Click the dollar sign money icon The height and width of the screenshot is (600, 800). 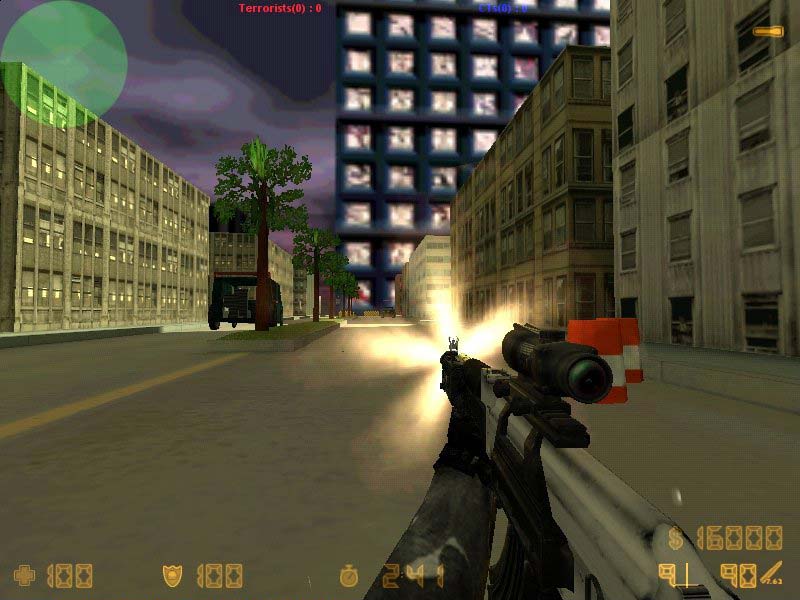pos(677,538)
